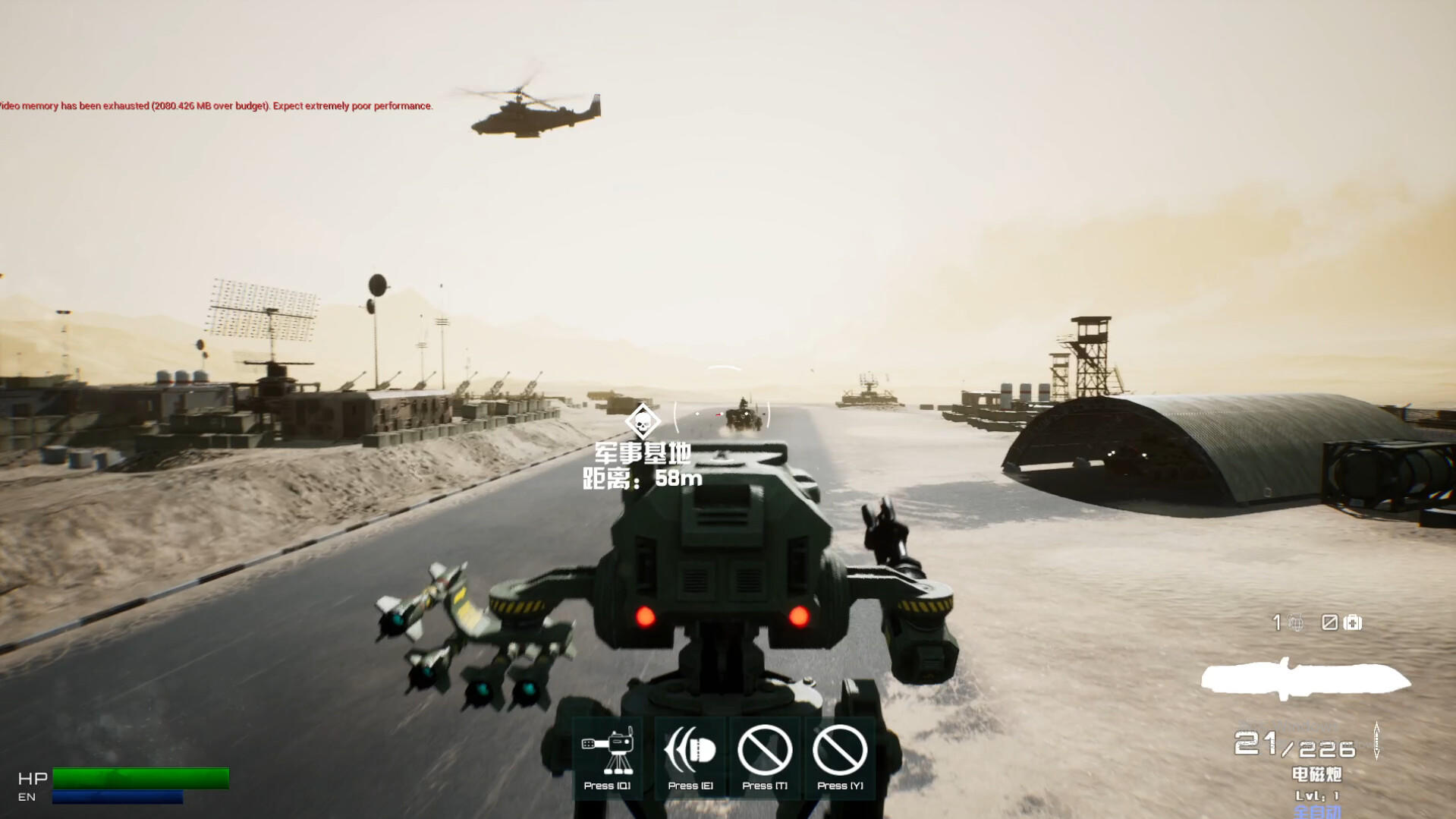The width and height of the screenshot is (1456, 819).
Task: Click the grenade count number 1
Action: coord(1277,622)
